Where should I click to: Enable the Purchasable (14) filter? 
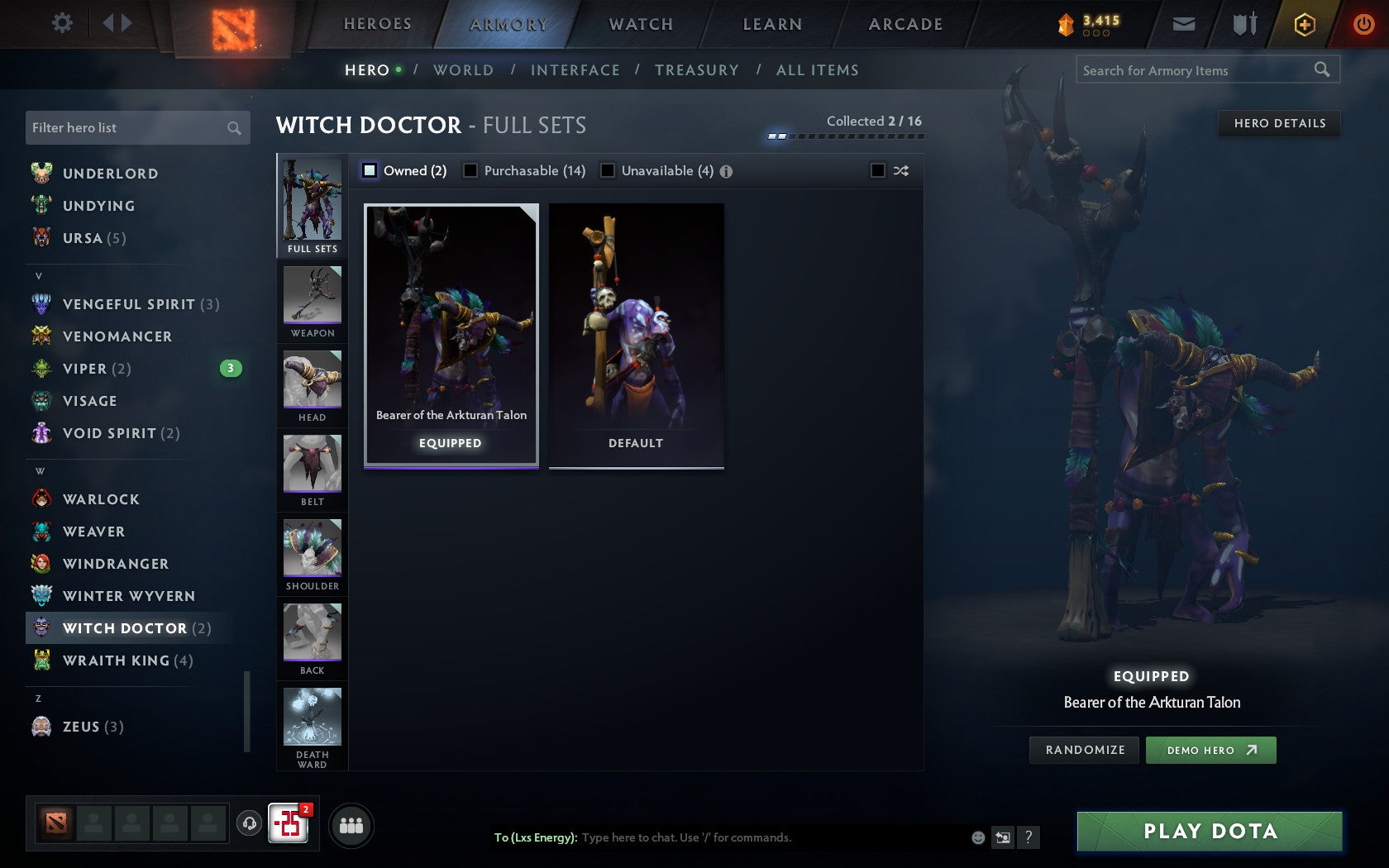[x=471, y=170]
